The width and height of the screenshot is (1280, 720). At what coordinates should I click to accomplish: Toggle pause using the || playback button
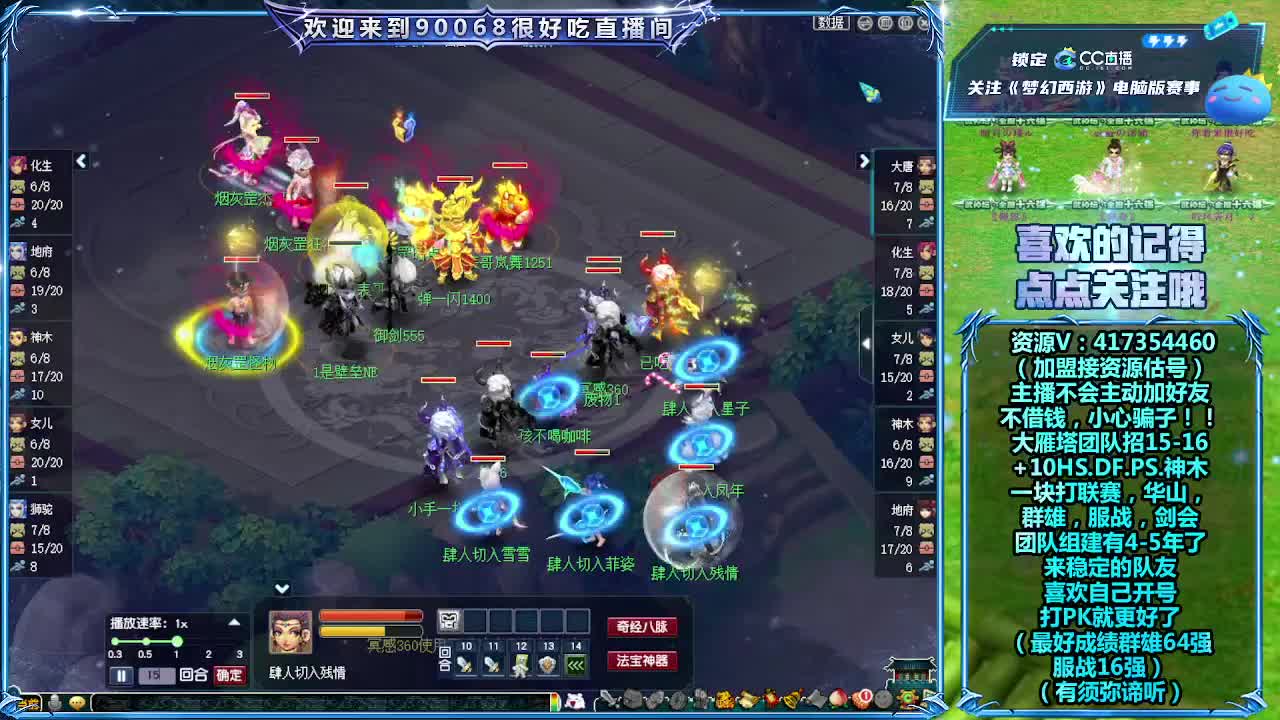tap(121, 674)
